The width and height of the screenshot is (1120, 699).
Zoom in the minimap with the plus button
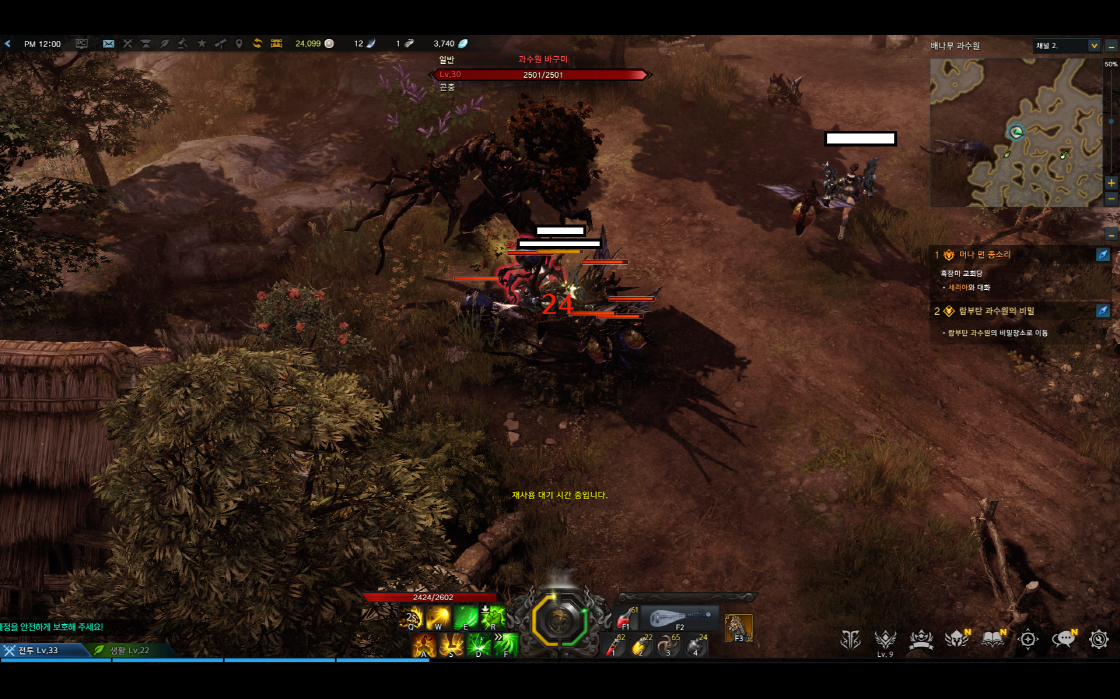[x=1111, y=183]
